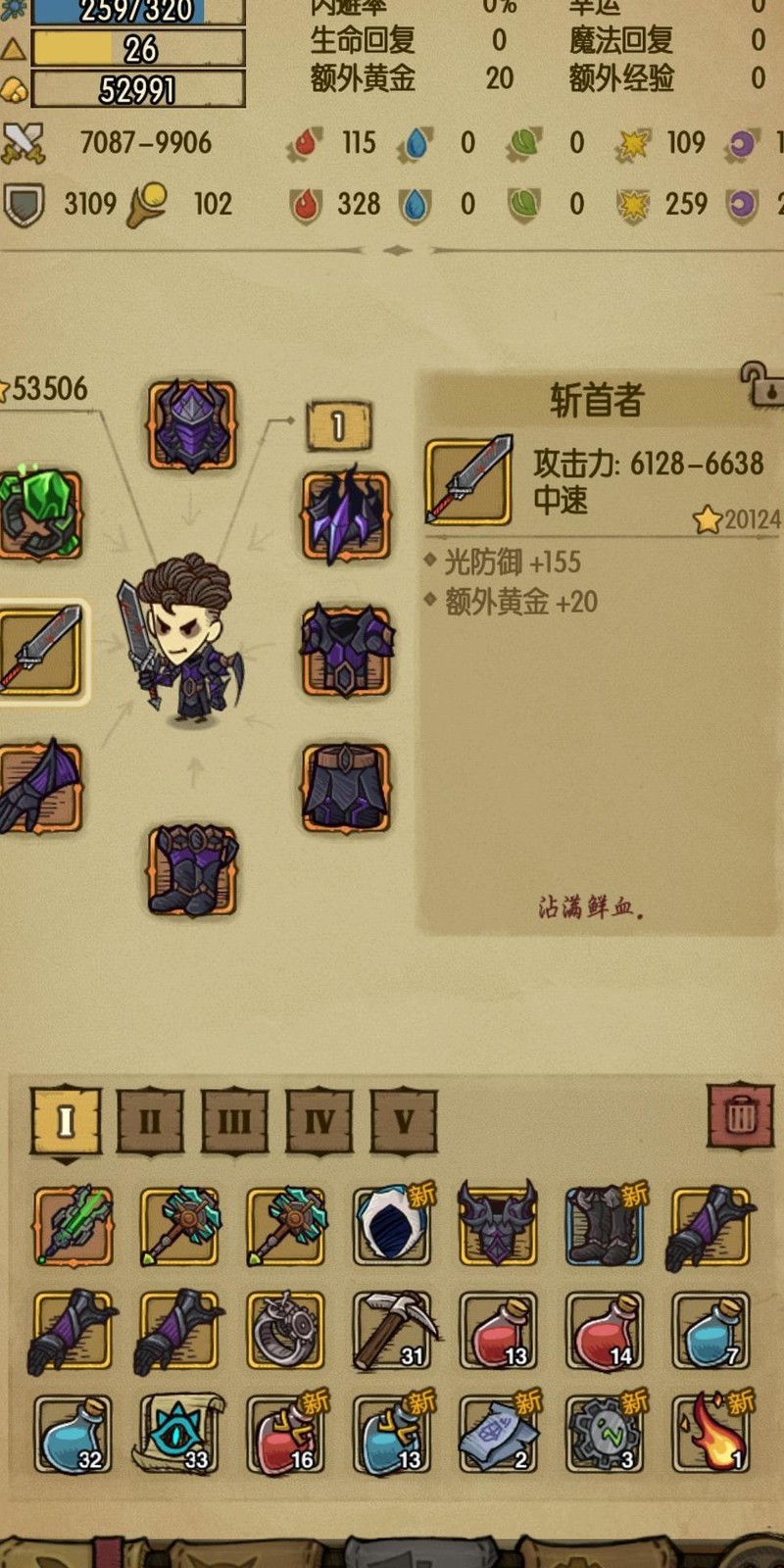This screenshot has height=1568, width=784.
Task: Select the purple chest armor slot
Action: point(346,651)
